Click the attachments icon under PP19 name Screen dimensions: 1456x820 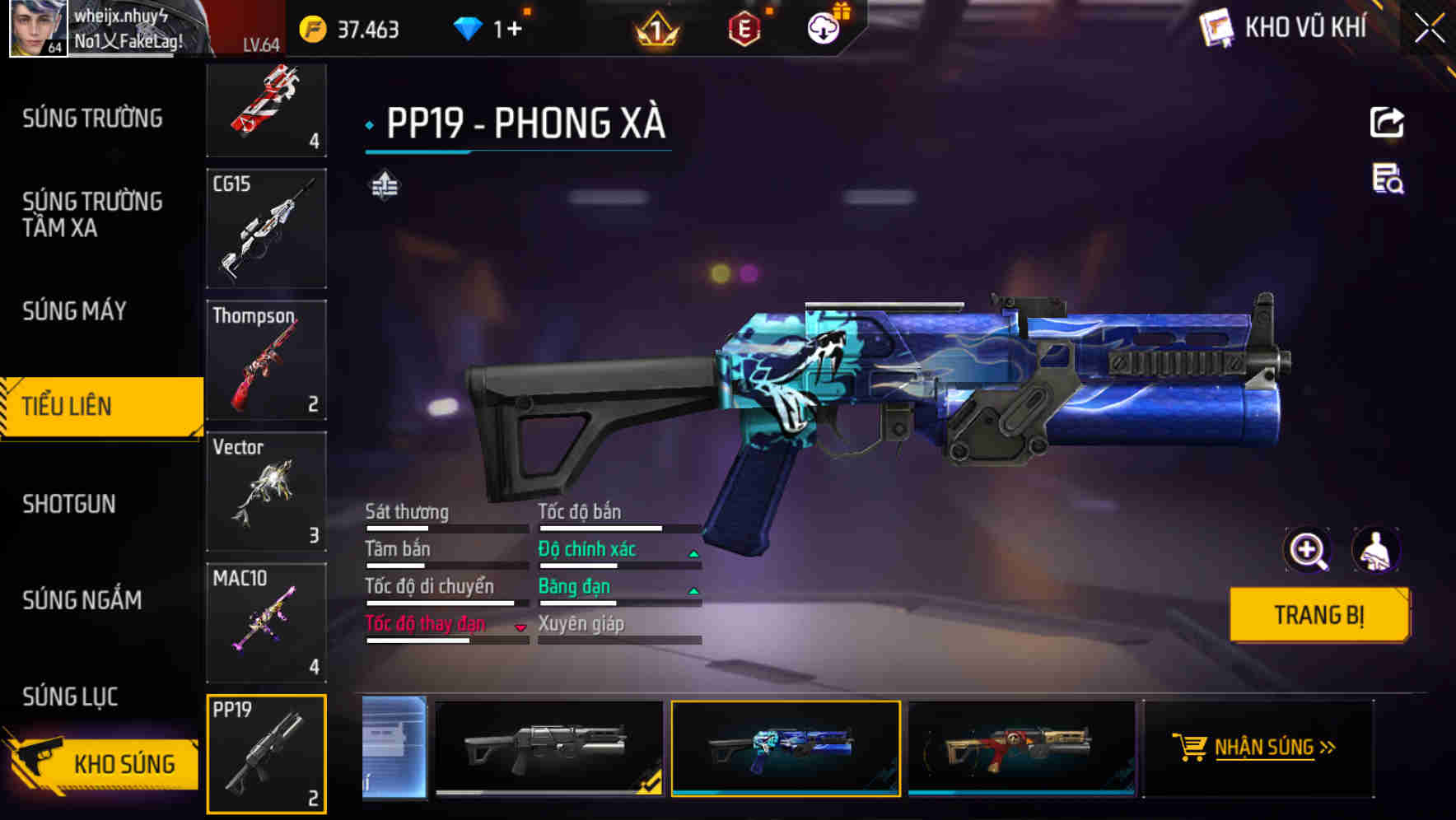coord(384,186)
